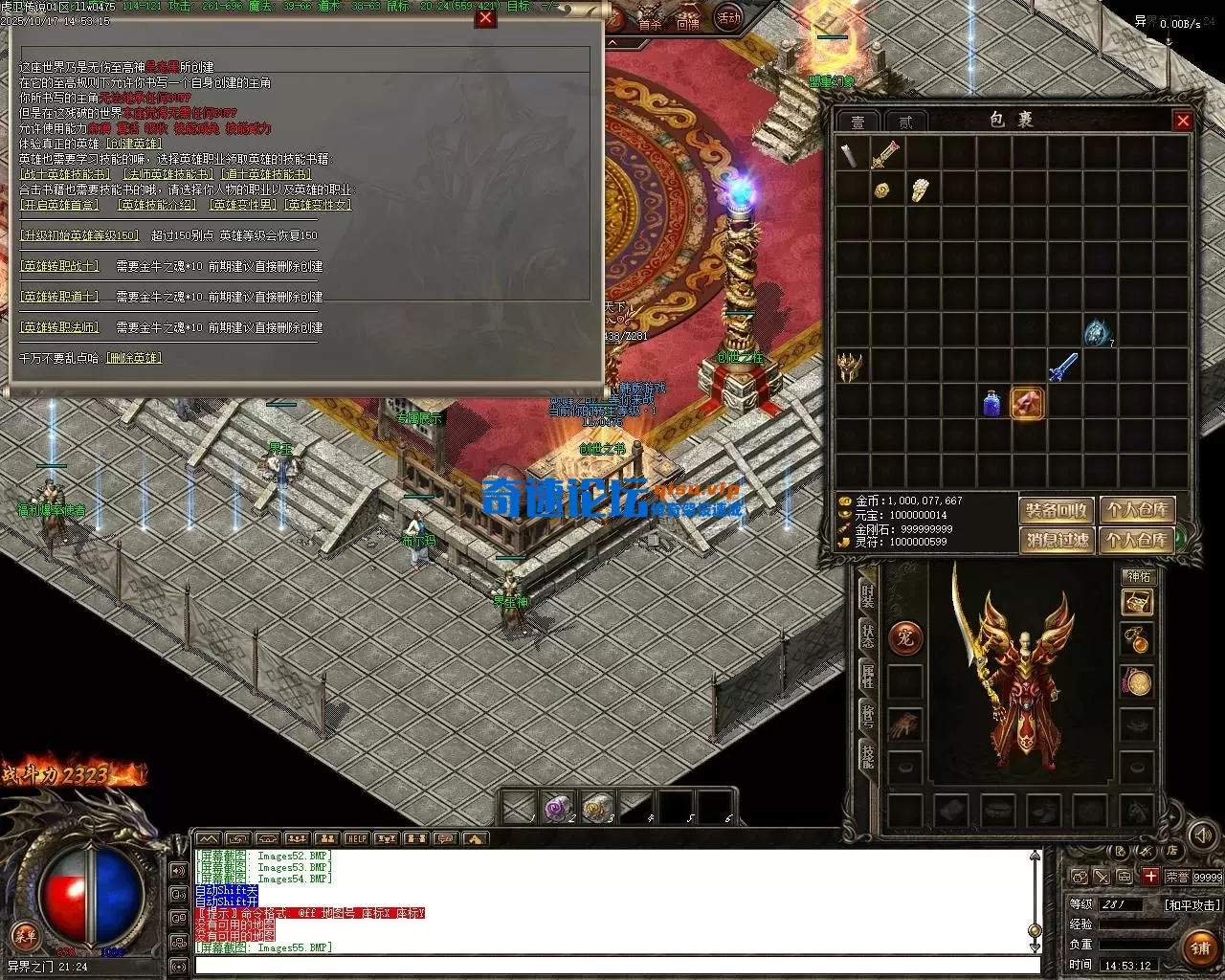Viewport: 1225px width, 980px height.
Task: Choose the 战士英雄技能书 link
Action: (65, 174)
